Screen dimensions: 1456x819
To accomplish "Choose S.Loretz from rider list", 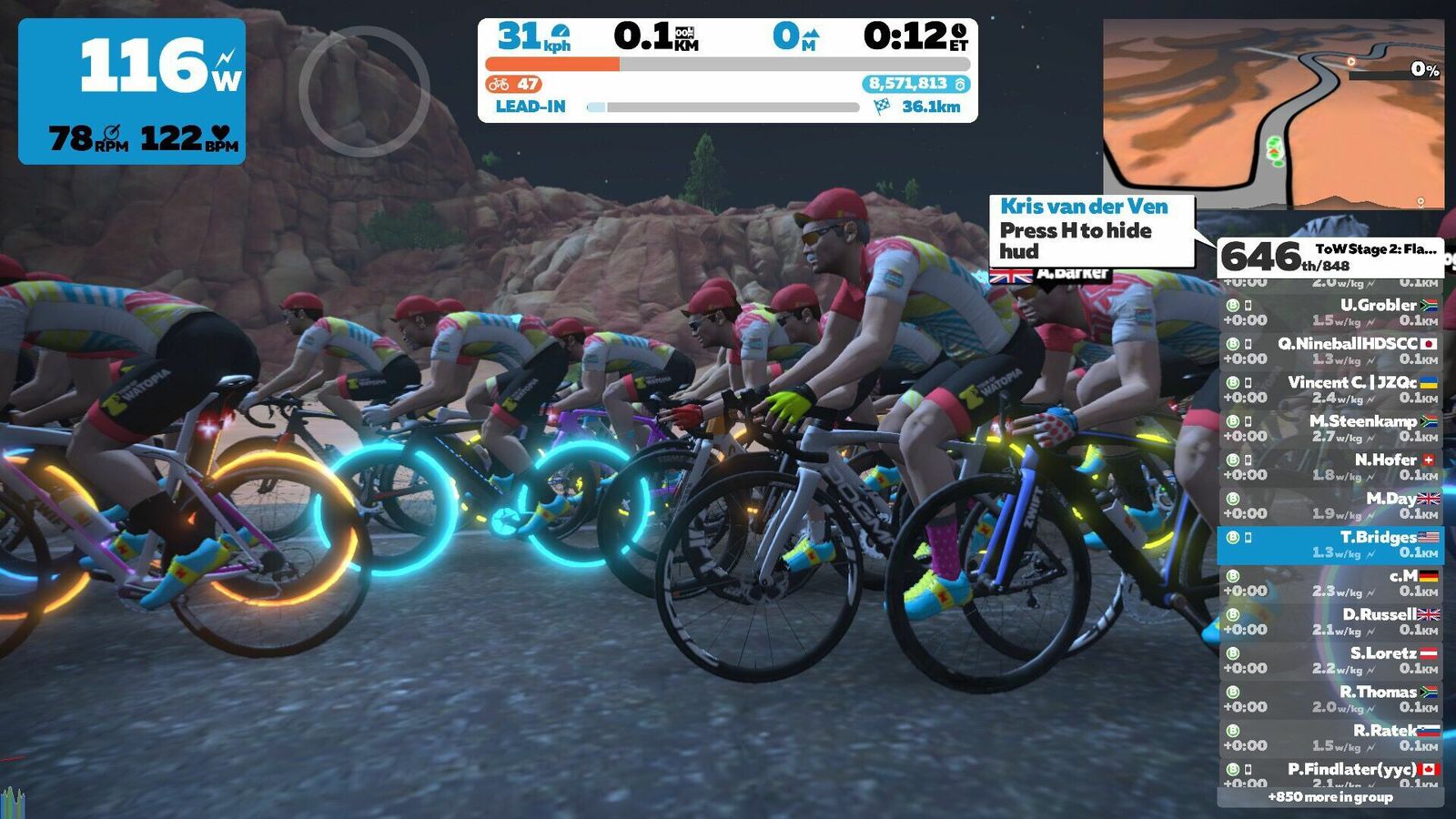I will click(x=1330, y=660).
